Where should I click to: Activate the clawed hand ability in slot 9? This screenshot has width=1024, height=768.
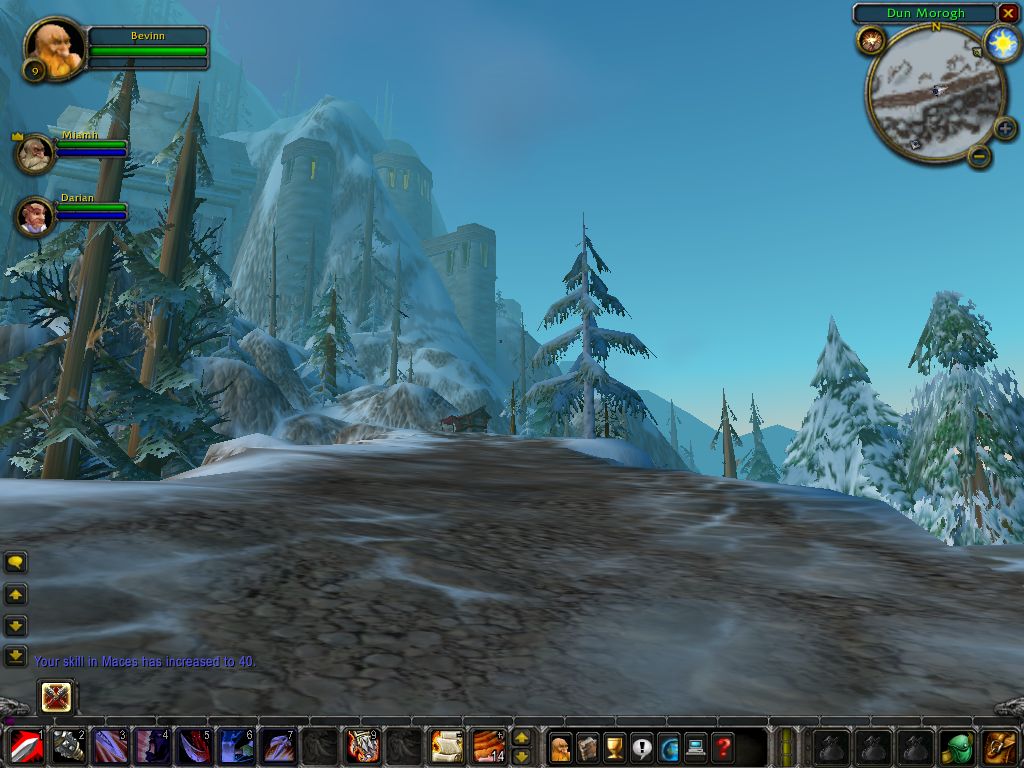coord(362,746)
